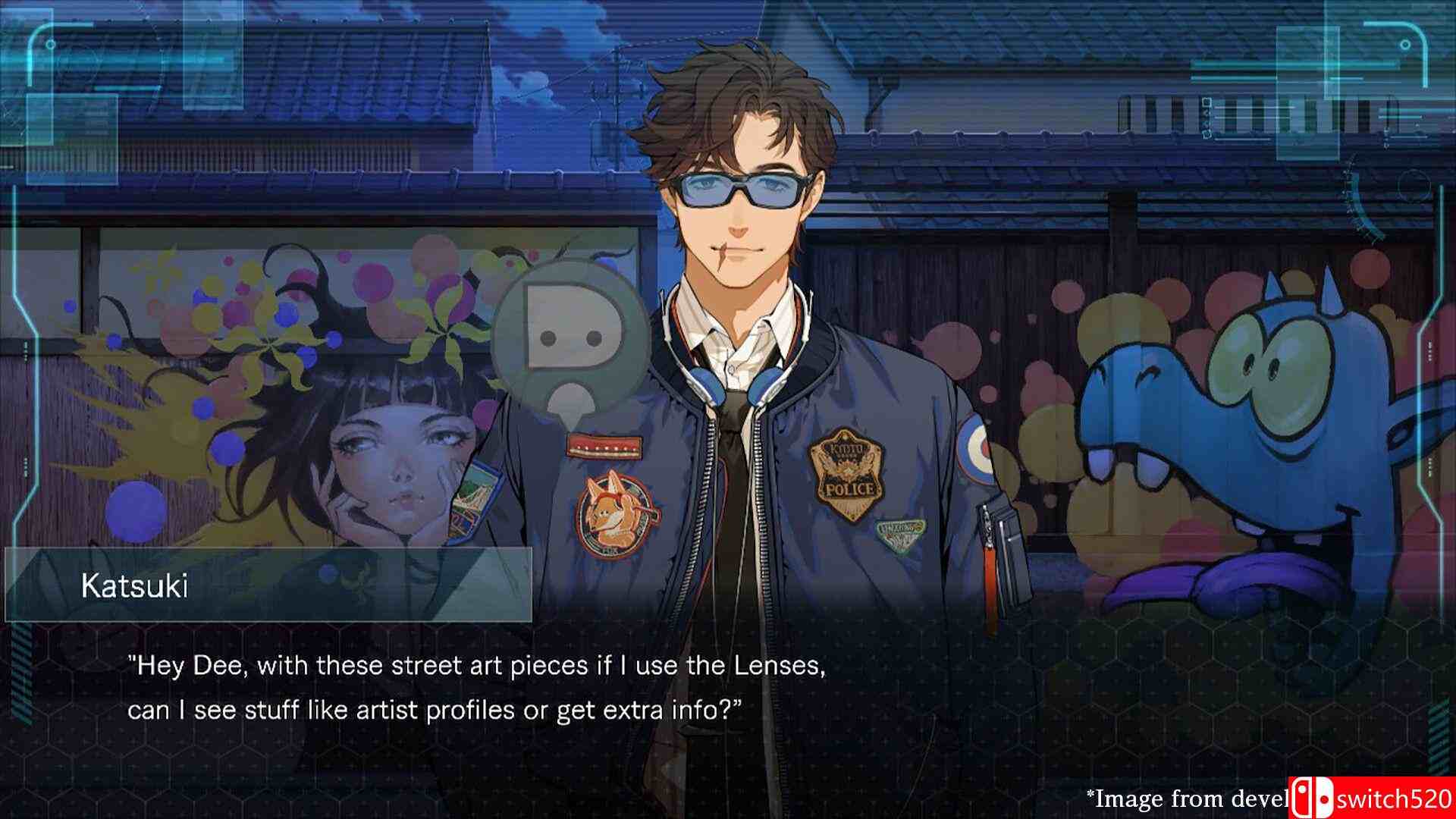Click the switch520 watermark link

[1395, 797]
